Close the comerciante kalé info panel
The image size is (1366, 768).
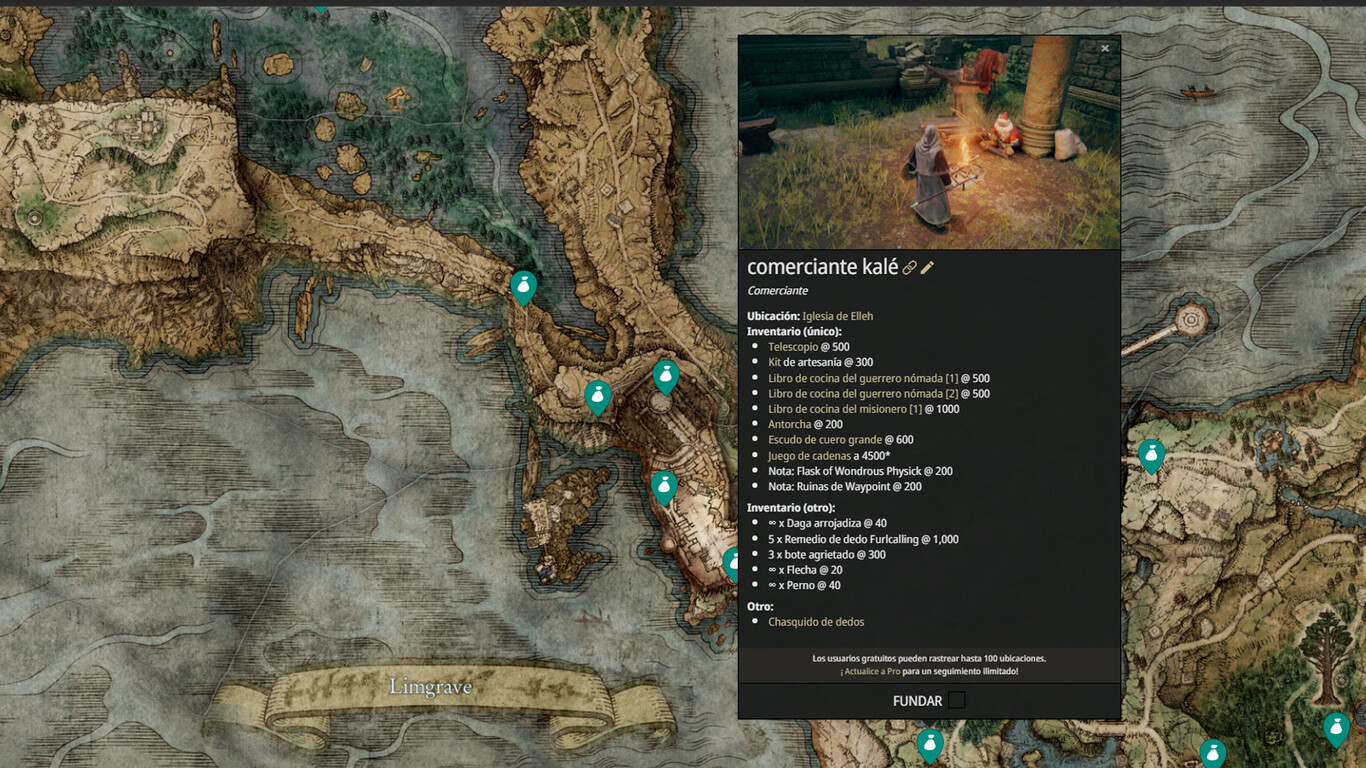pyautogui.click(x=1105, y=48)
